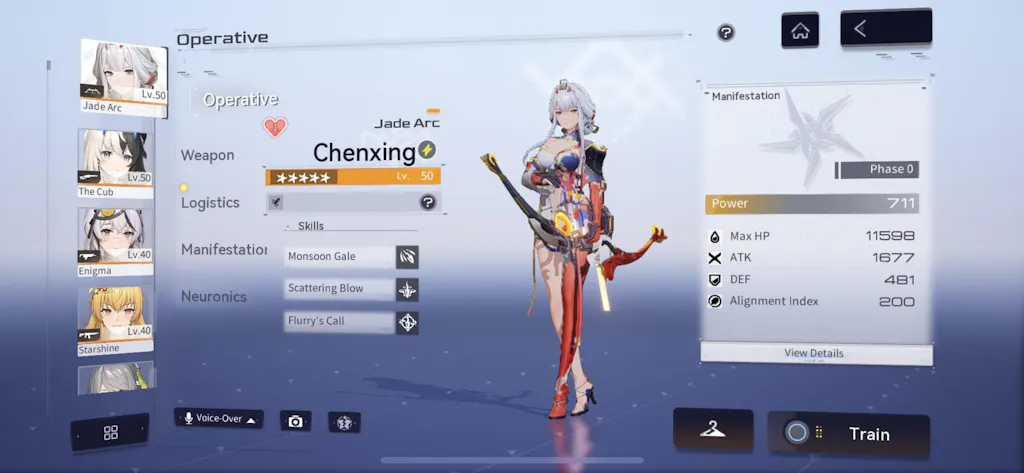Viewport: 1024px width, 473px height.
Task: Choose The Cub from operative list
Action: click(x=115, y=160)
